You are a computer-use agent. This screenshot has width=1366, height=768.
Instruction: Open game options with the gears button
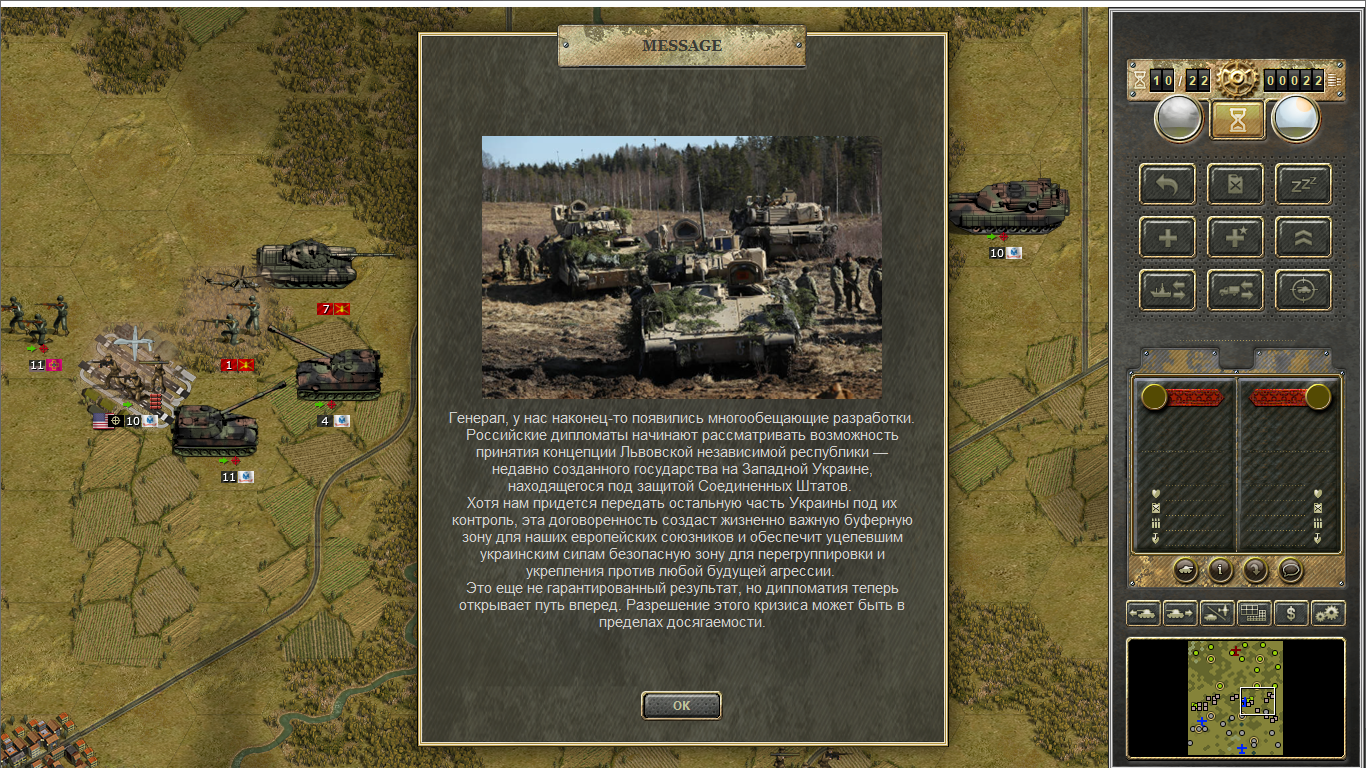(x=1328, y=613)
